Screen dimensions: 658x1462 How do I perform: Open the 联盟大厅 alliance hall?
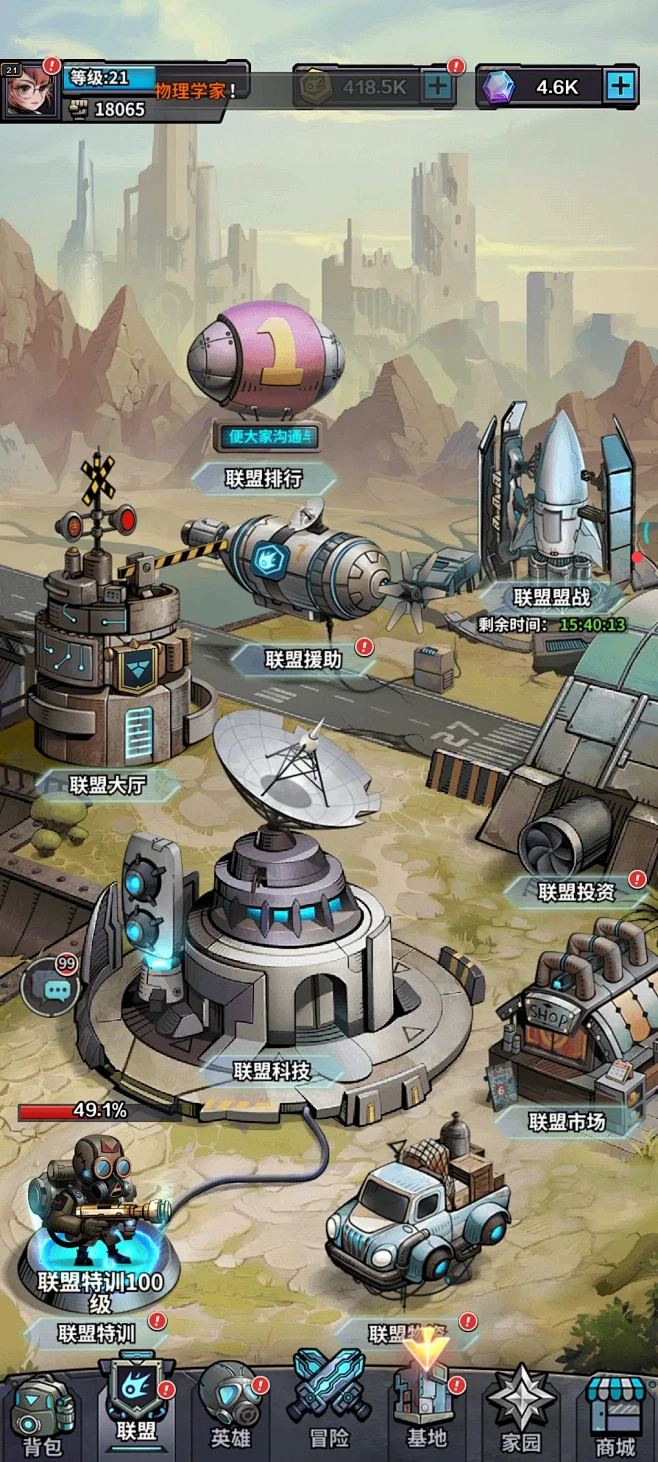point(108,785)
